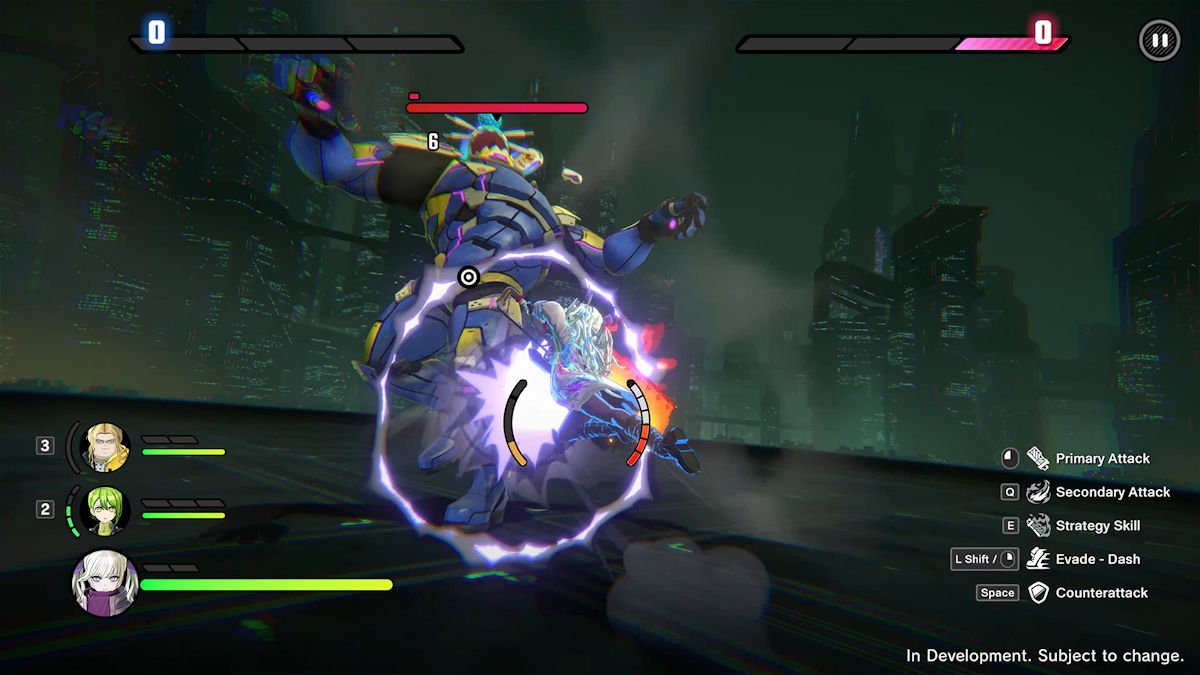This screenshot has height=675, width=1200.
Task: Use the Strategy Skill icon
Action: [x=1038, y=526]
